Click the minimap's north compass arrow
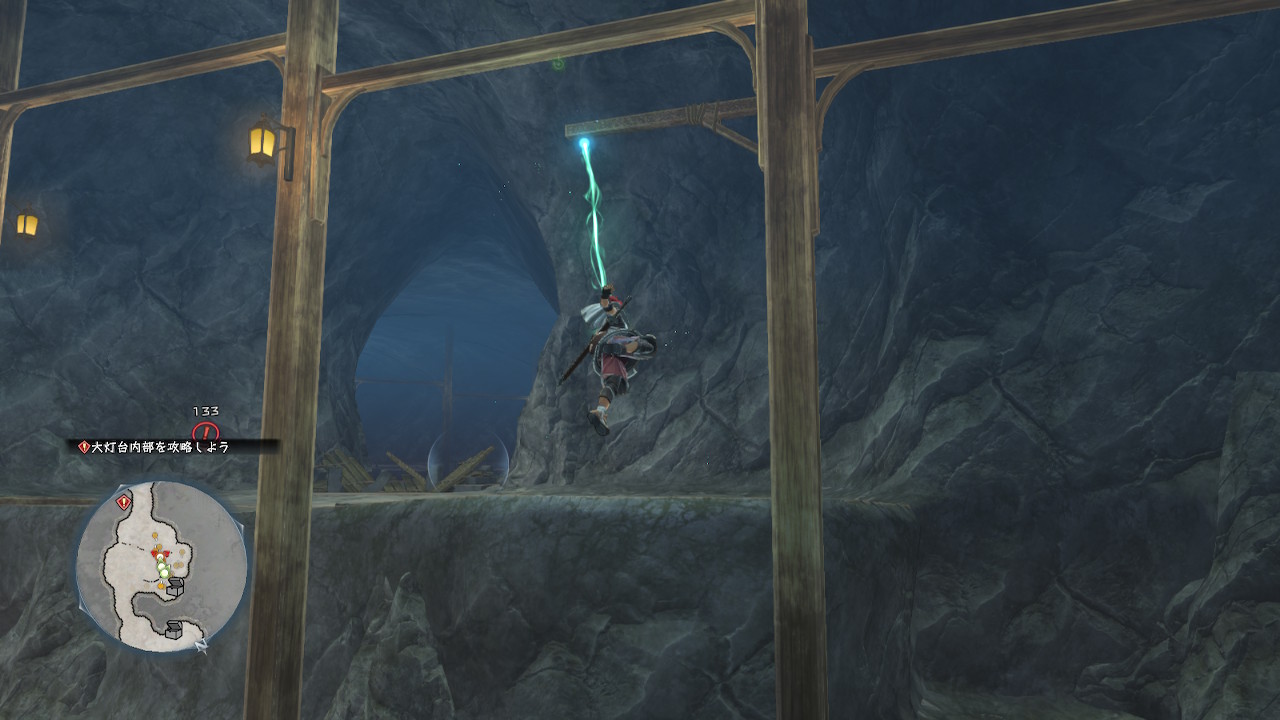The image size is (1280, 720). coord(202,645)
